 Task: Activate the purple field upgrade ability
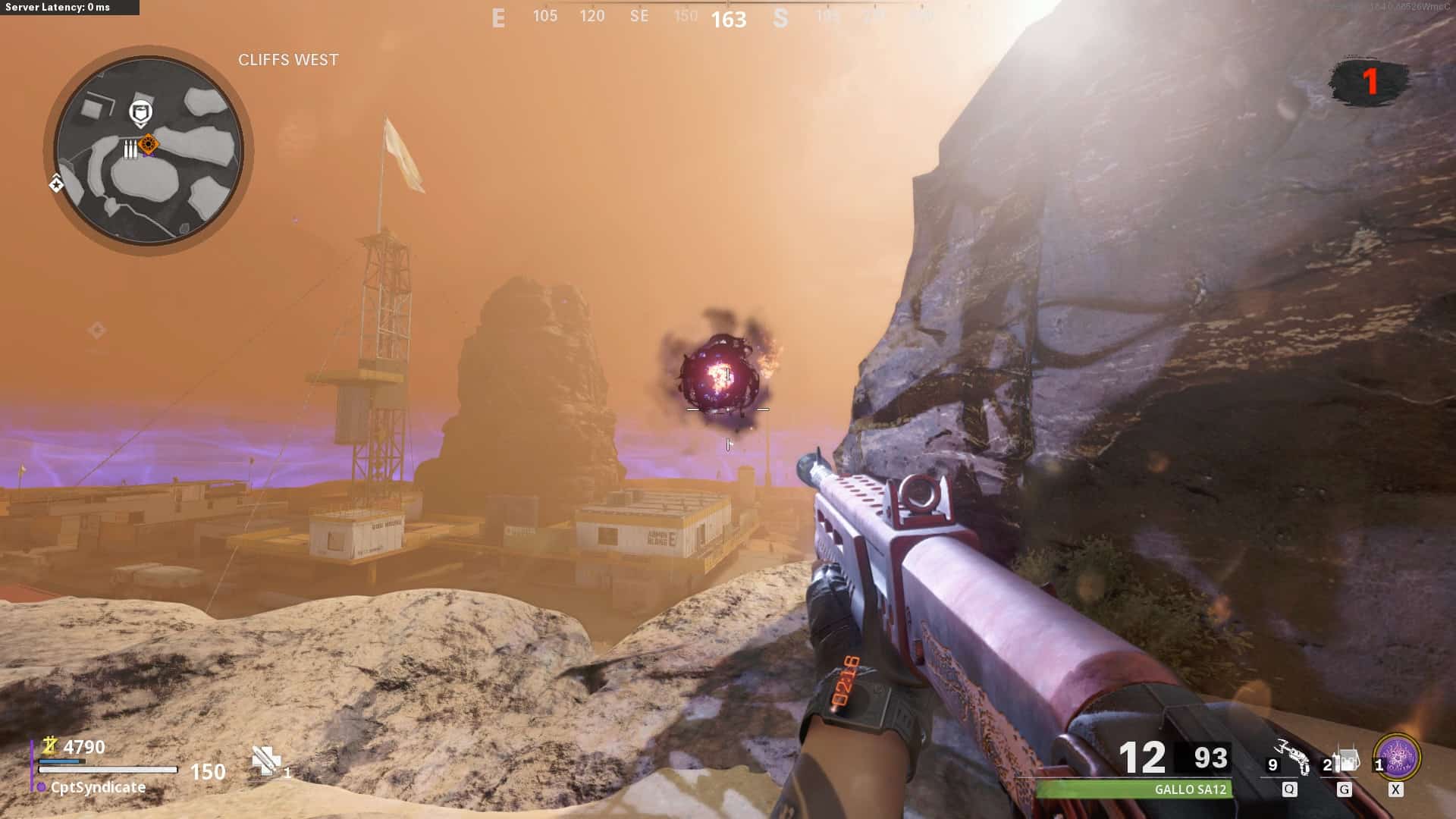click(1397, 757)
